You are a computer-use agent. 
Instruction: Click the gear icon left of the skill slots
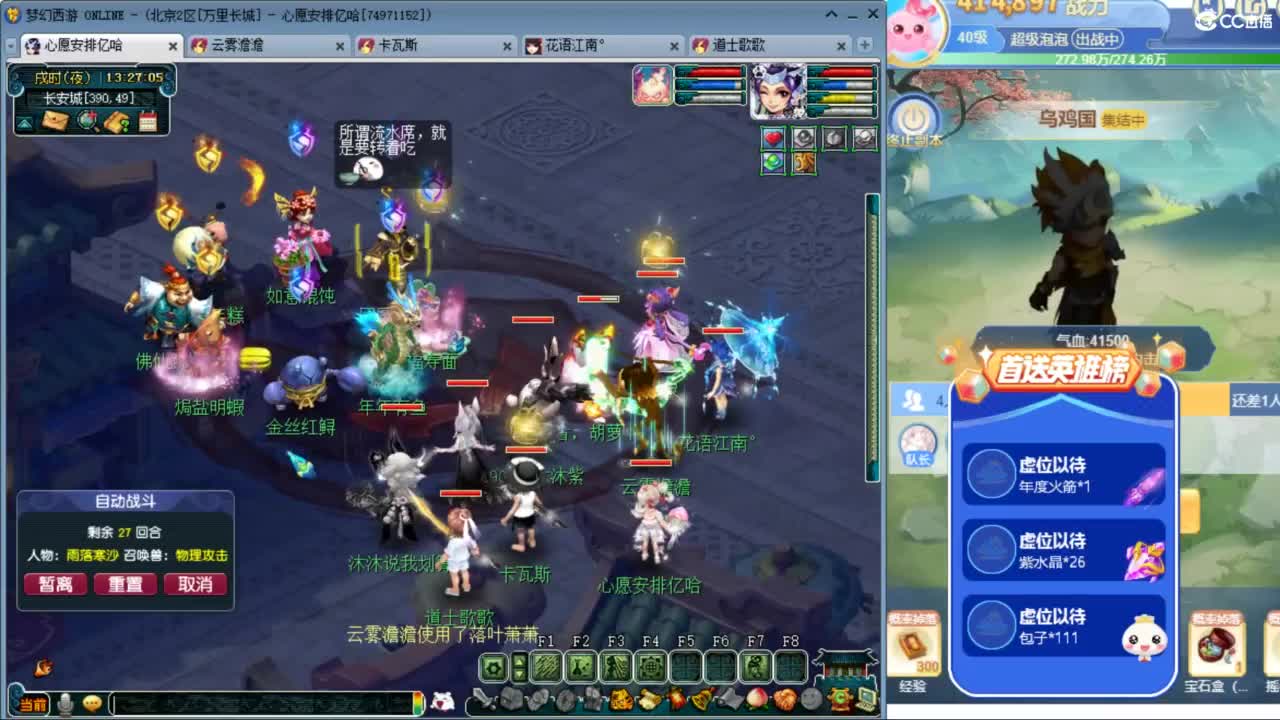pyautogui.click(x=493, y=666)
